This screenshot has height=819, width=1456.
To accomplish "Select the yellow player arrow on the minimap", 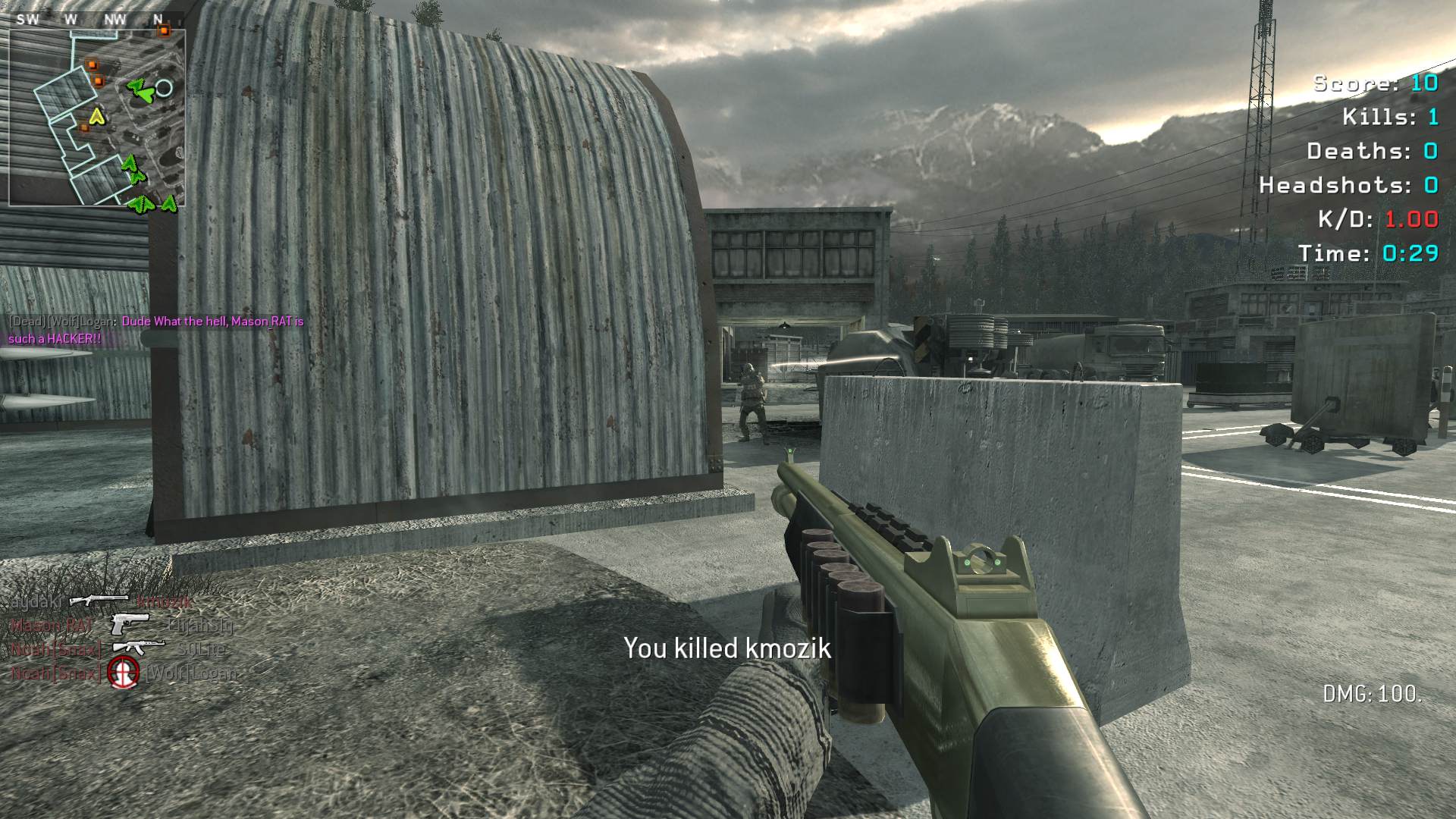I will click(x=96, y=116).
